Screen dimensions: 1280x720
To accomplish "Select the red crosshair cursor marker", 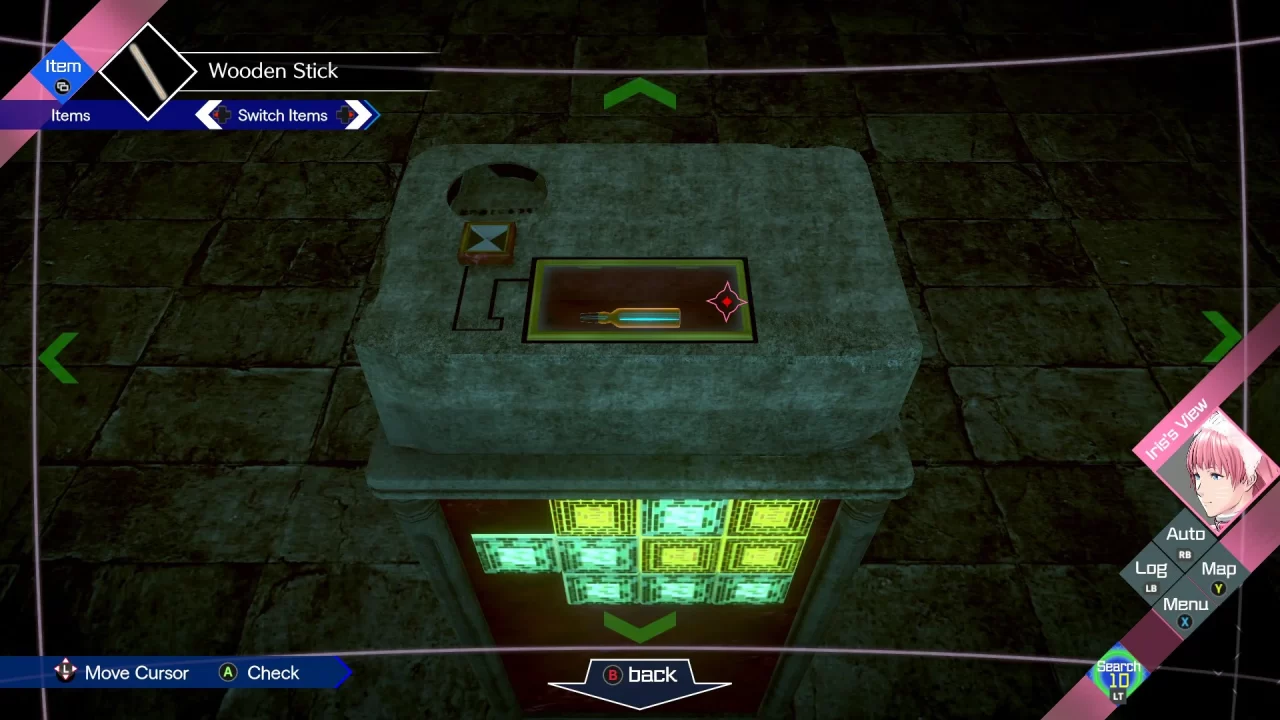I will pos(726,302).
